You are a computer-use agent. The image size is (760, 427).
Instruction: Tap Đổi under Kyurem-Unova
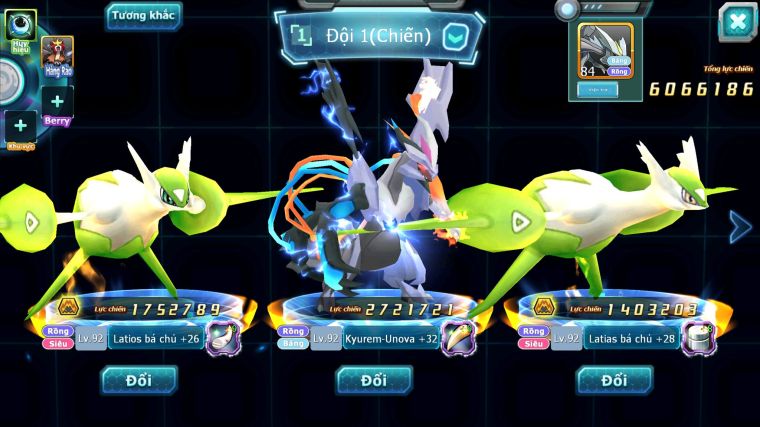[374, 380]
